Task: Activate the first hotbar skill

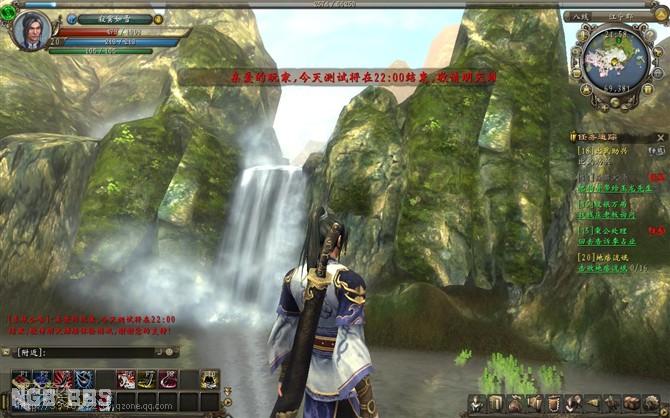Action: pyautogui.click(x=21, y=378)
